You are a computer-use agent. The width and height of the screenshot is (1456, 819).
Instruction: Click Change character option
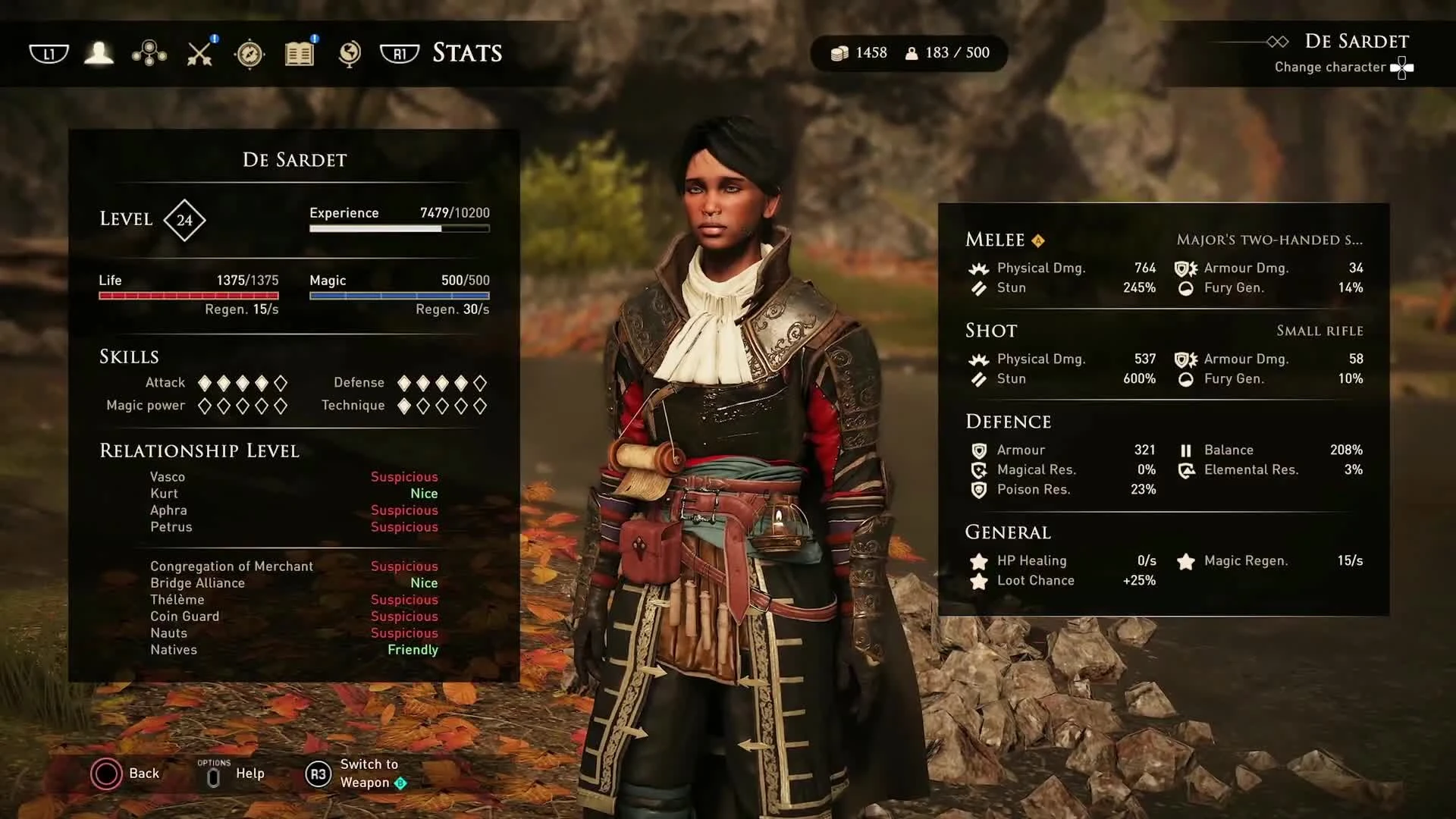[1329, 67]
